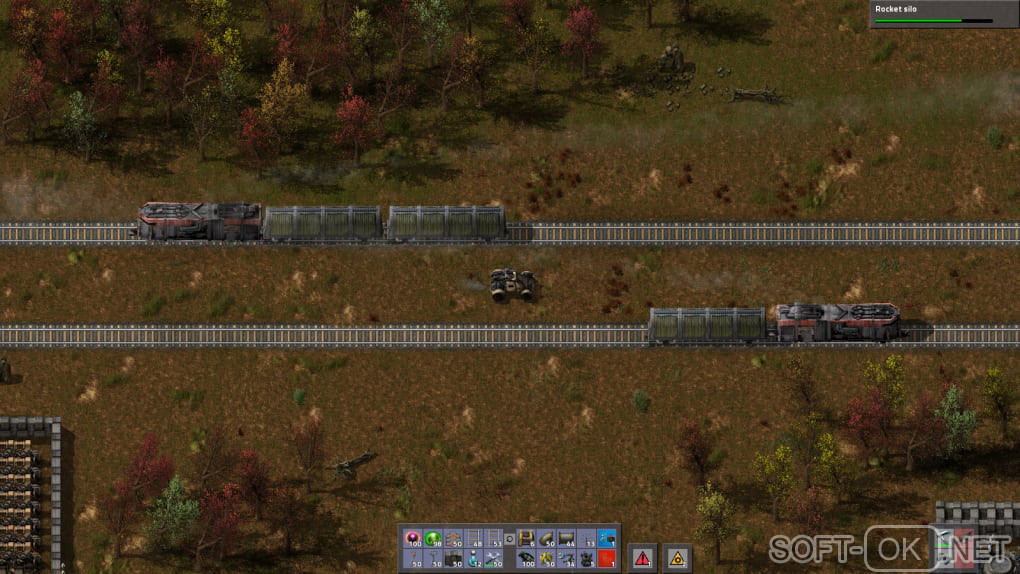This screenshot has height=574, width=1020.
Task: Select the pink orb hotbar slot
Action: [412, 538]
